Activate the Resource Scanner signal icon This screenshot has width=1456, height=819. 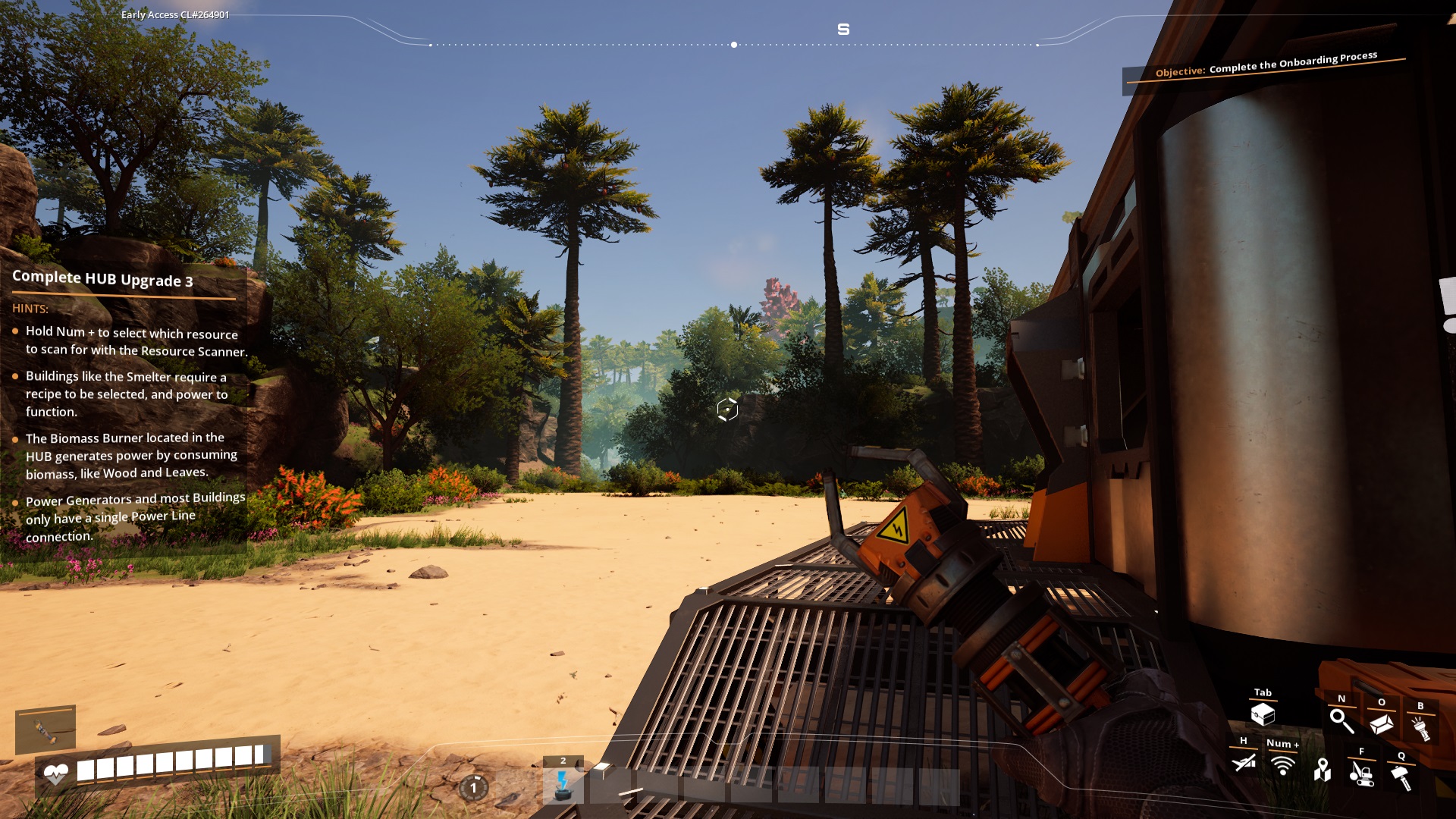pyautogui.click(x=1283, y=766)
